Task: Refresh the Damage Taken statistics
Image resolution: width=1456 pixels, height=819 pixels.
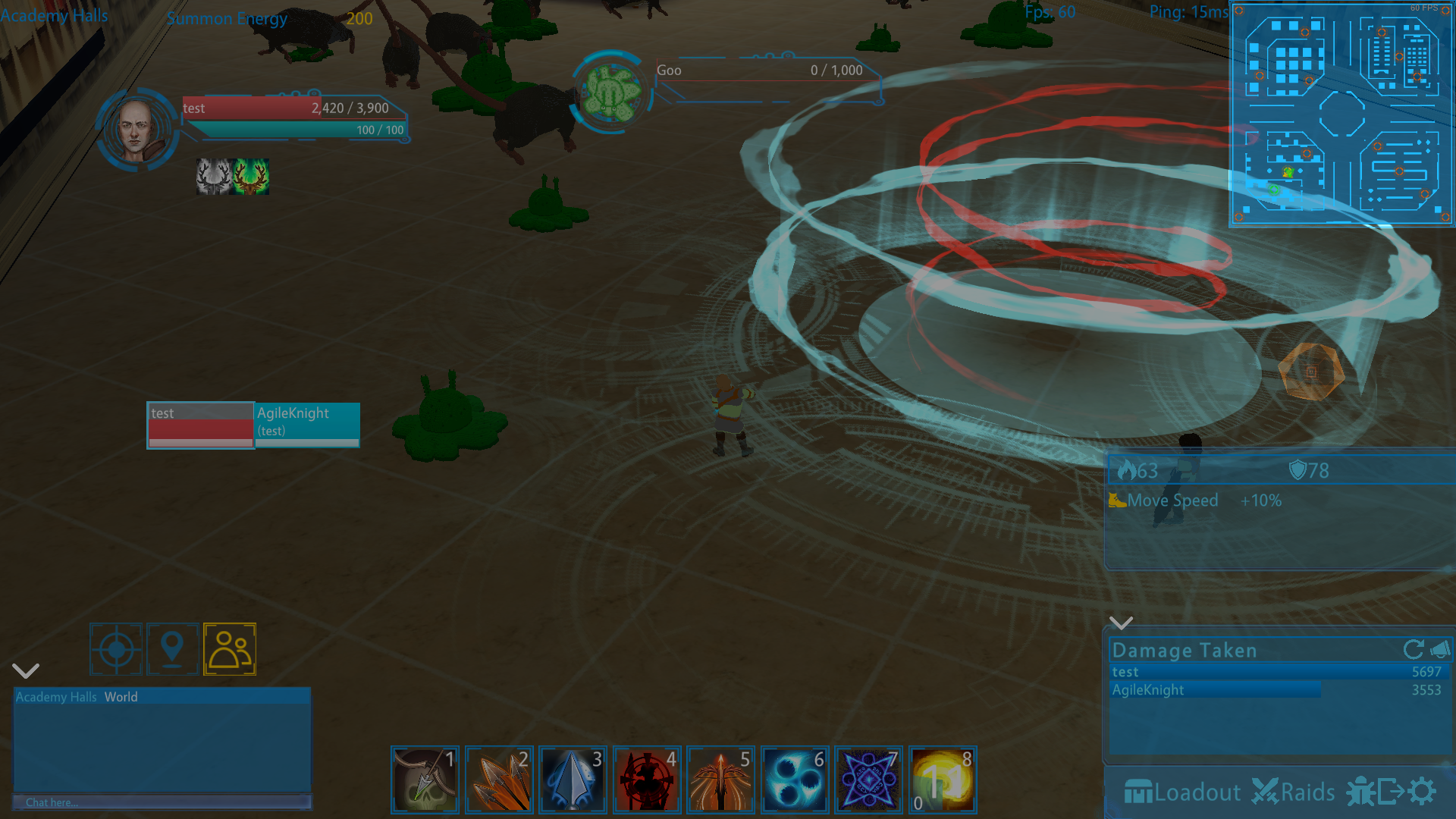Action: tap(1413, 649)
